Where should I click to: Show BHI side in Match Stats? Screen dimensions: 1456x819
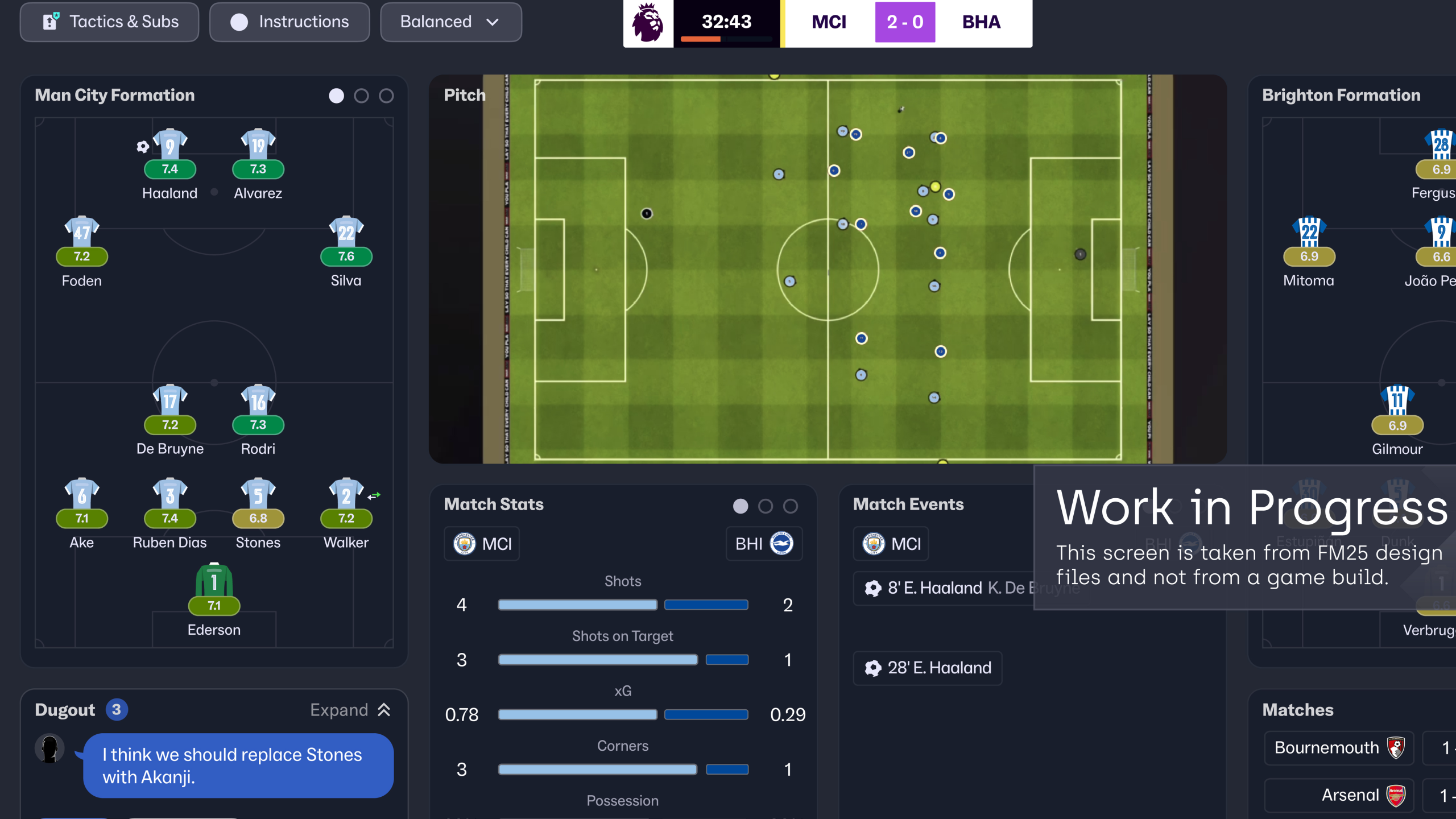coord(764,544)
